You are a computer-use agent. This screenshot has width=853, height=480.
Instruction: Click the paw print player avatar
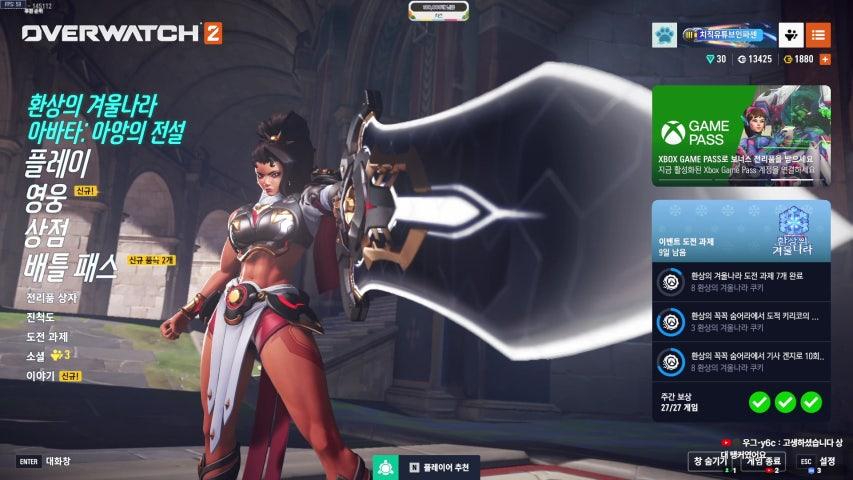664,36
